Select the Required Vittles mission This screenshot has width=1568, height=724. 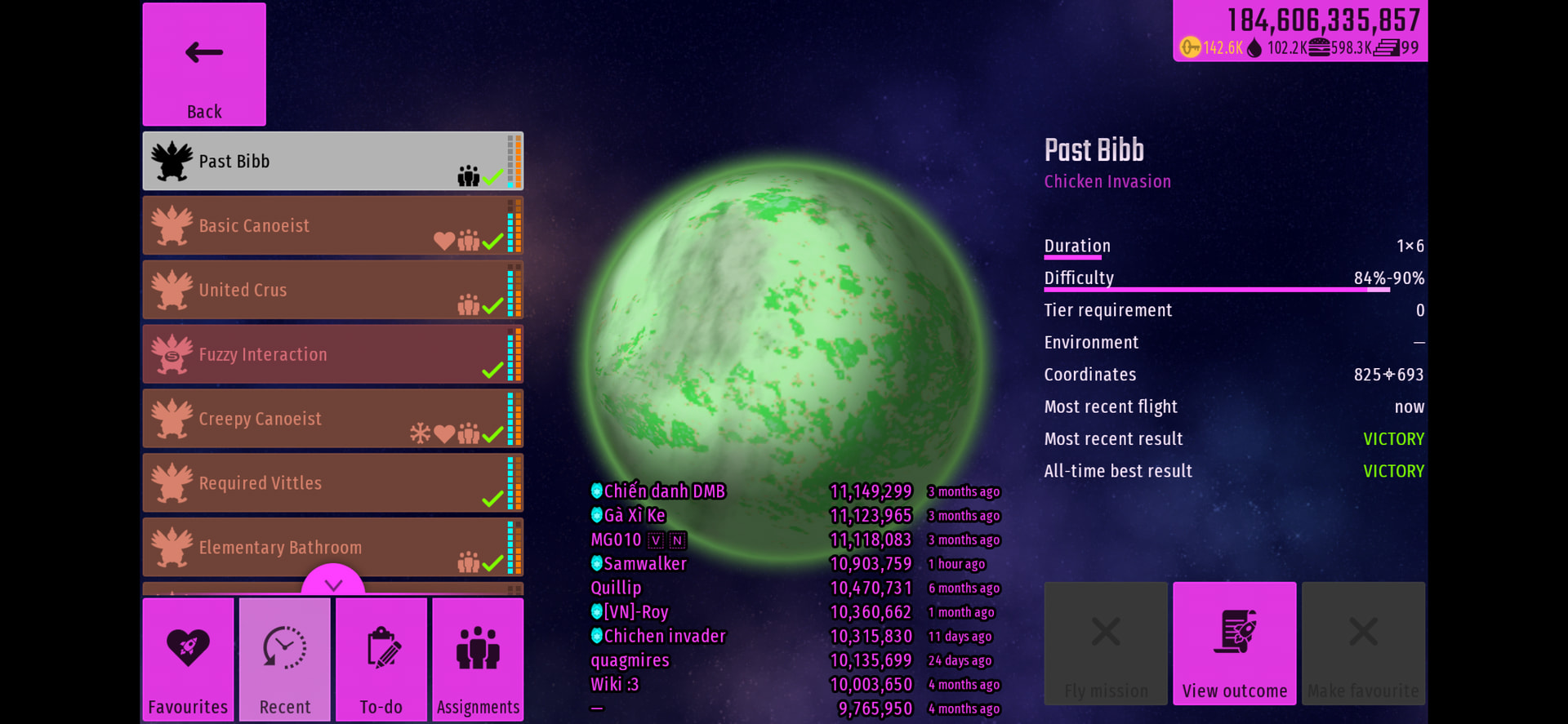point(332,483)
